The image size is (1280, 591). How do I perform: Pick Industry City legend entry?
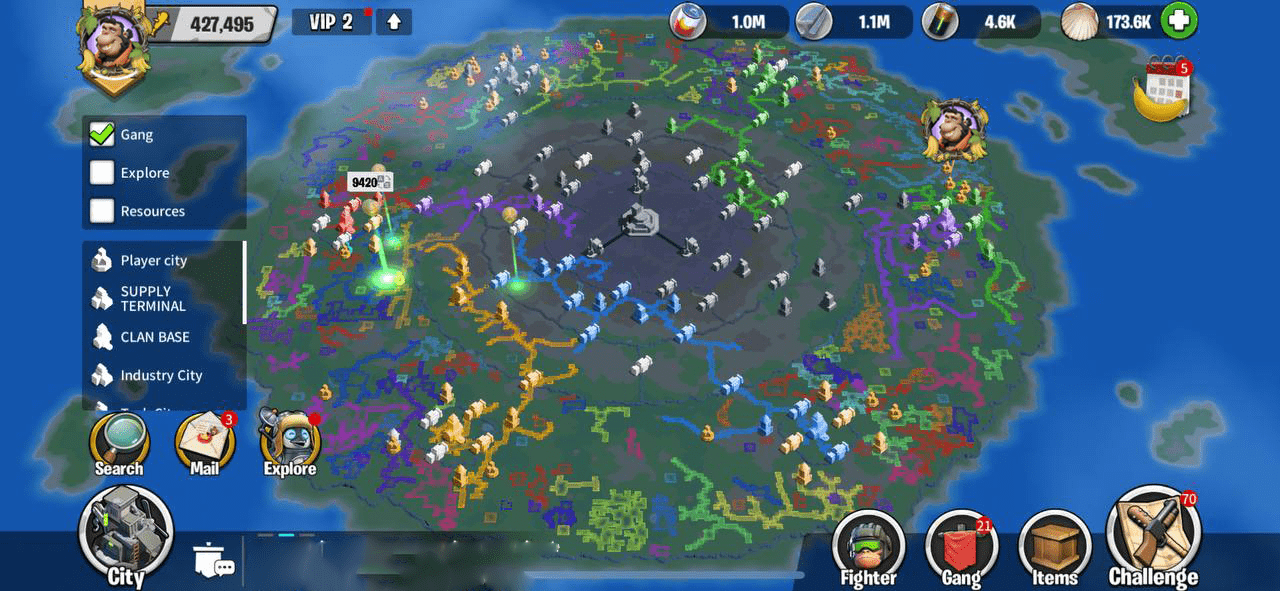[x=160, y=375]
